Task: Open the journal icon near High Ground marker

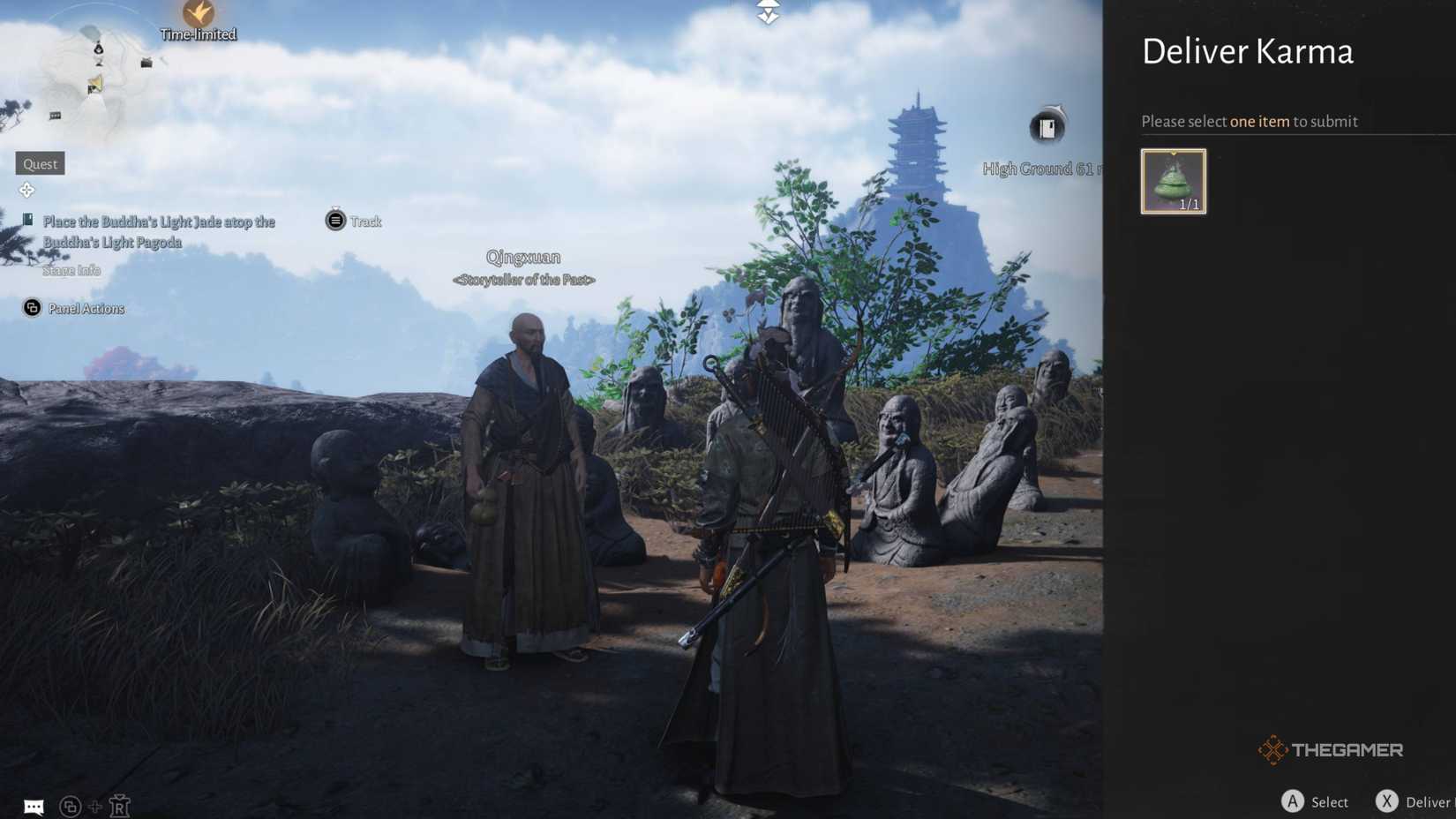Action: click(x=1046, y=128)
